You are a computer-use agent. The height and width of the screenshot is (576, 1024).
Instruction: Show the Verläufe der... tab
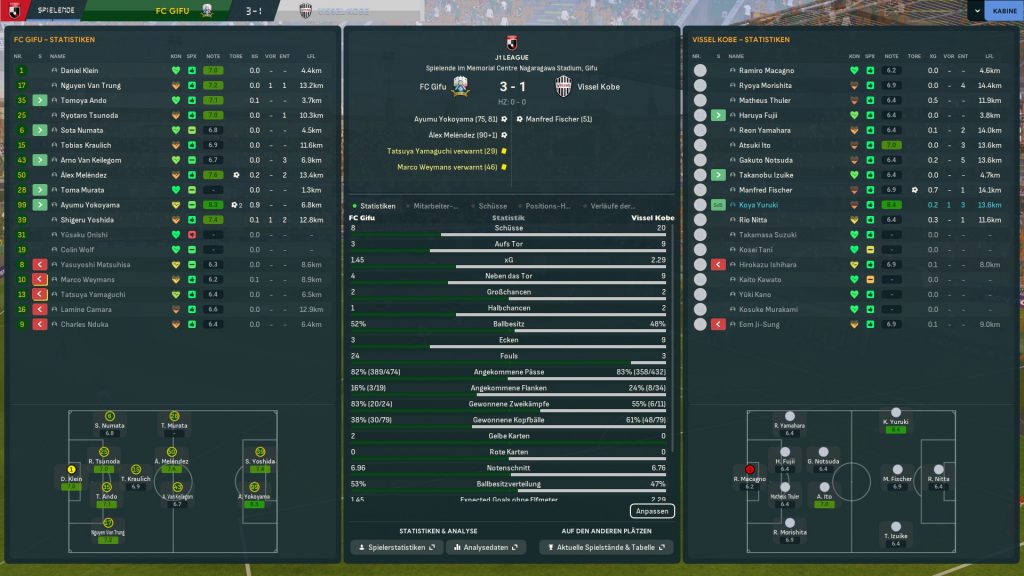tap(613, 206)
